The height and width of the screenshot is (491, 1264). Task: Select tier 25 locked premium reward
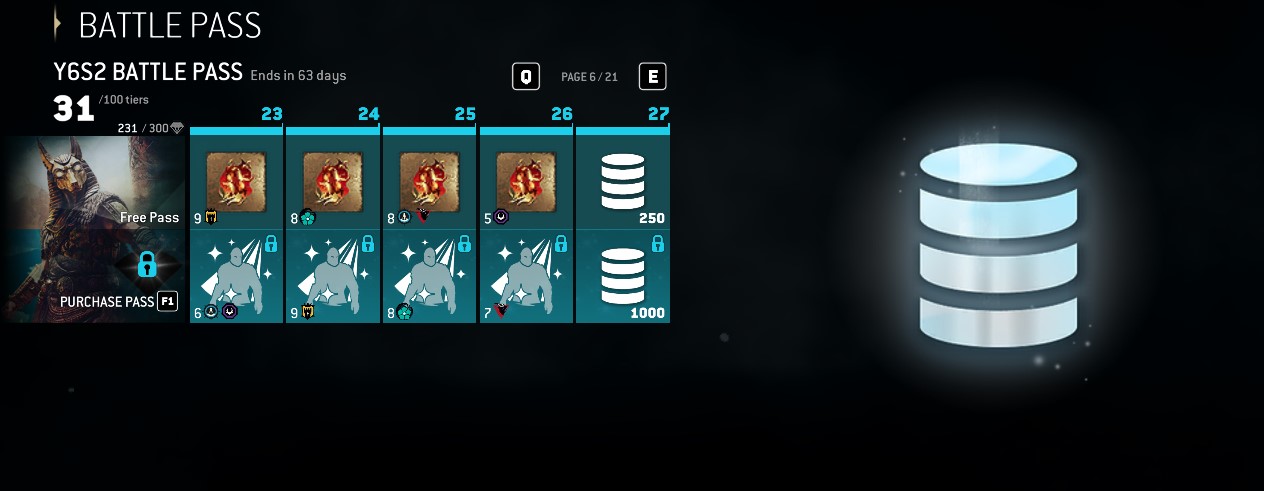point(430,277)
